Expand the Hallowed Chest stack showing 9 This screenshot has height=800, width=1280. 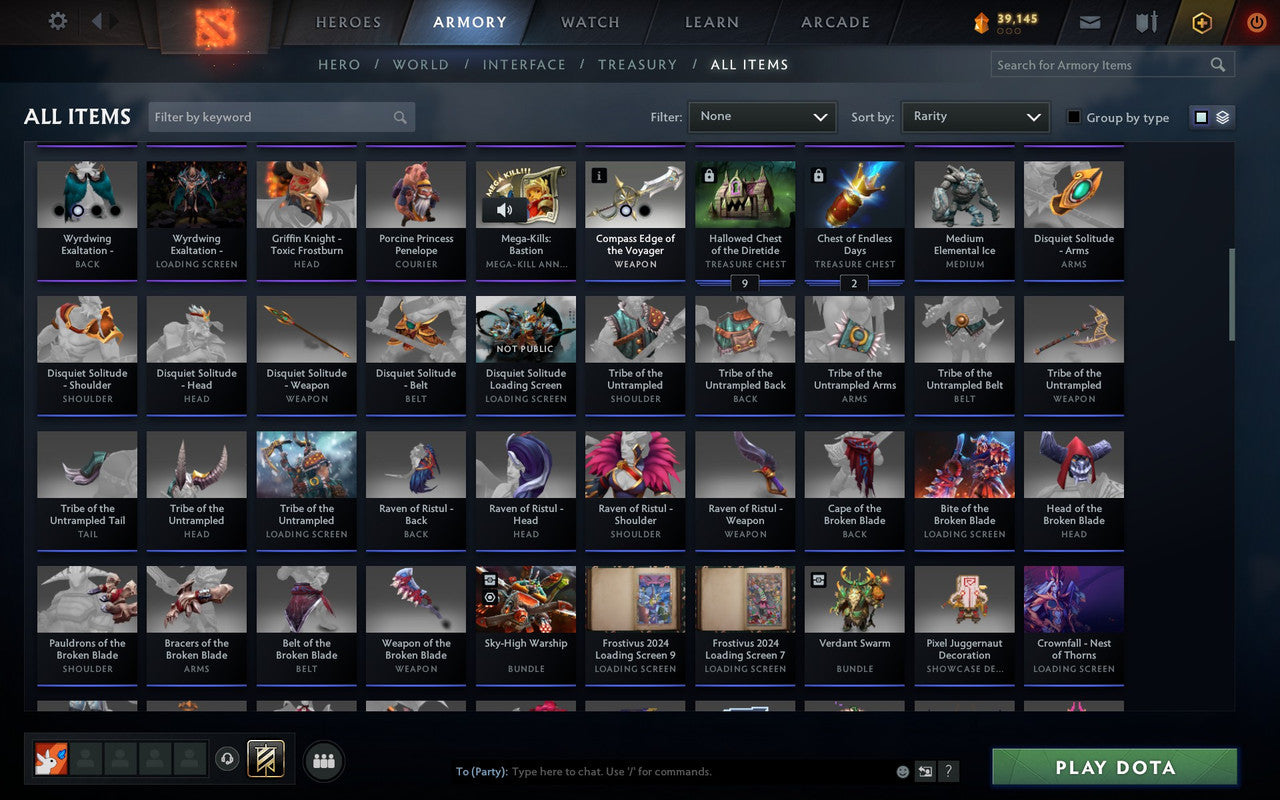(x=744, y=284)
